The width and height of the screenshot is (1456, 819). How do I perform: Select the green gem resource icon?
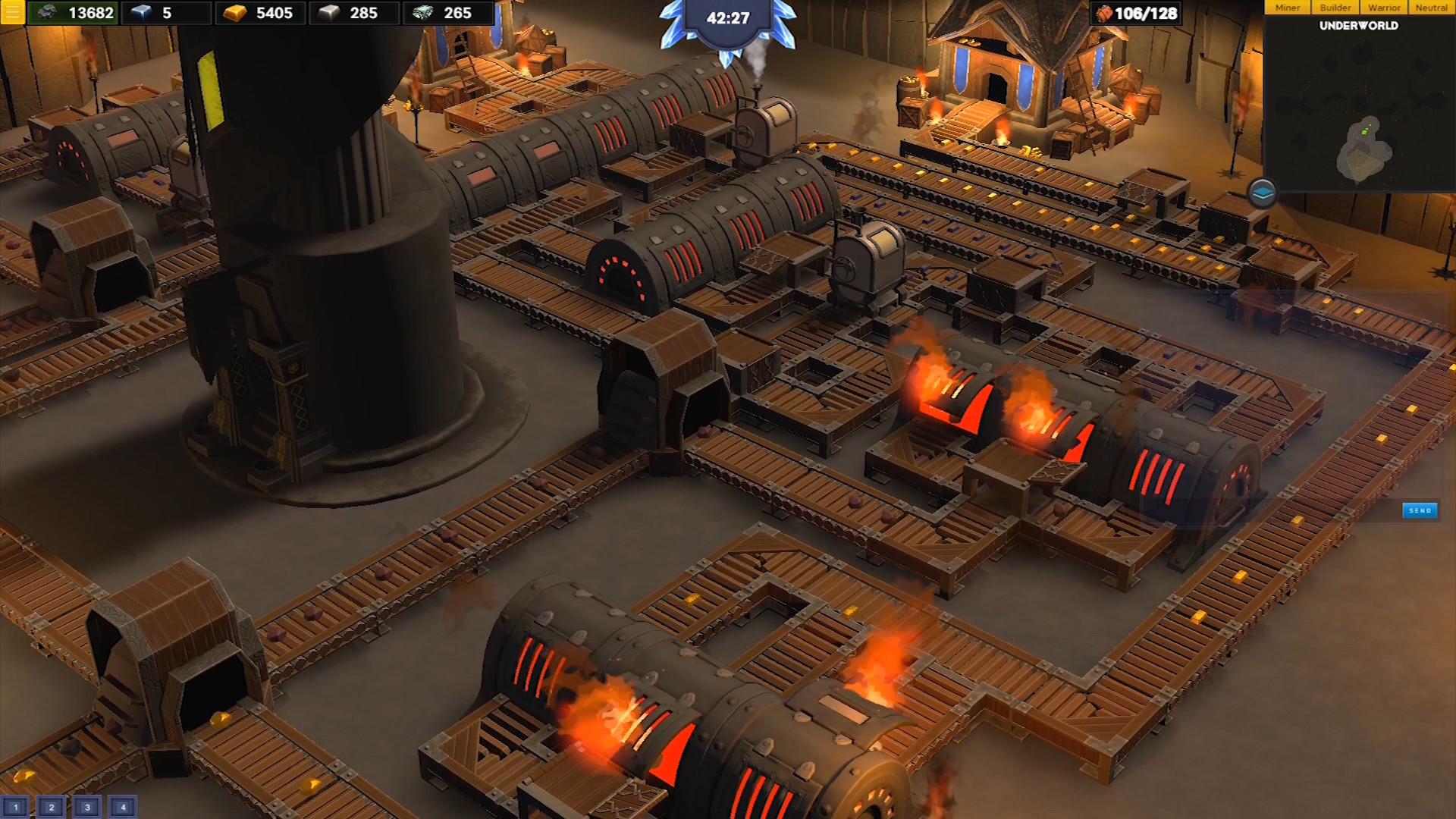(x=423, y=12)
